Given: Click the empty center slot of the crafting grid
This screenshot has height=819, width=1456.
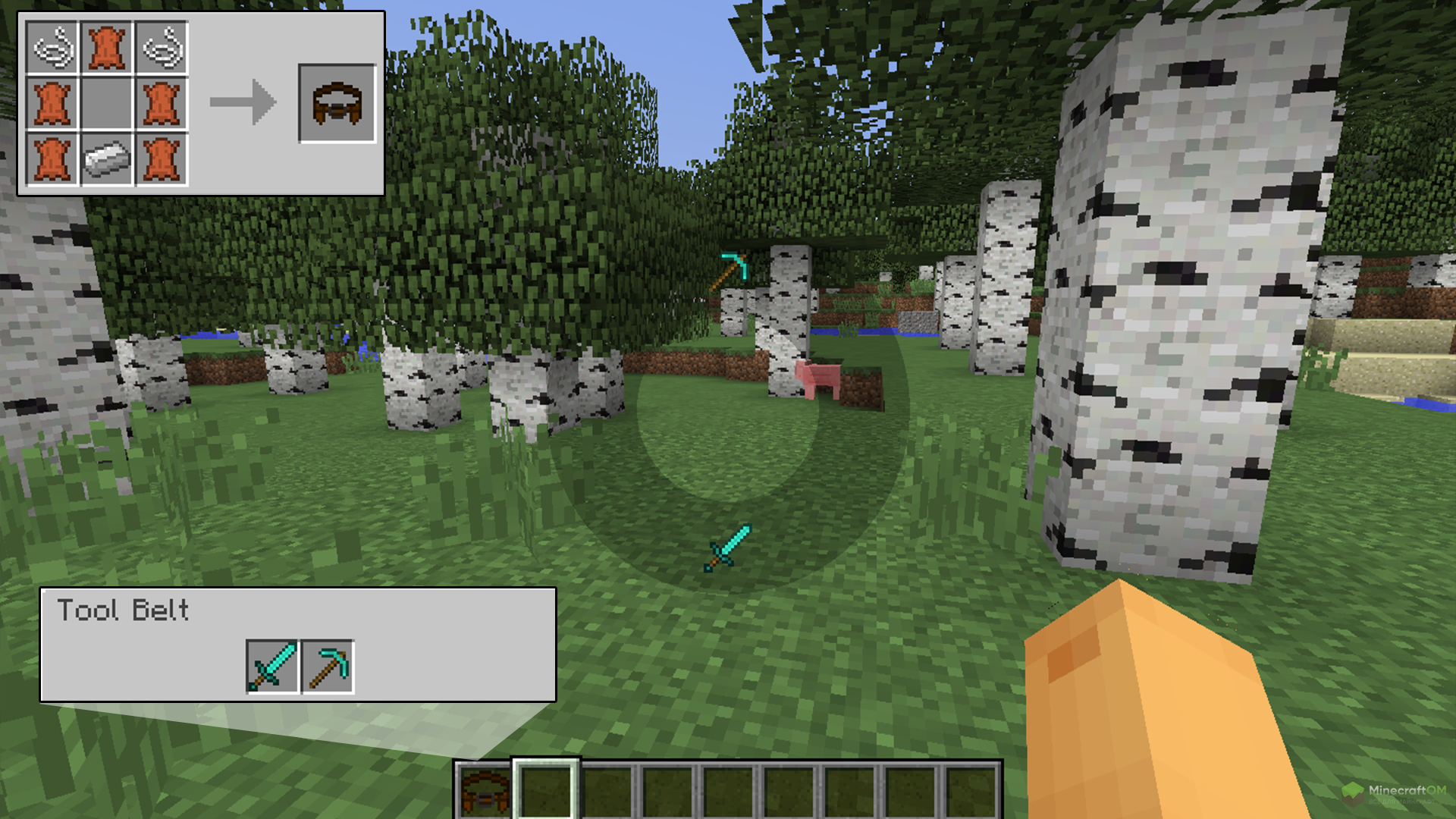Looking at the screenshot, I should [107, 103].
